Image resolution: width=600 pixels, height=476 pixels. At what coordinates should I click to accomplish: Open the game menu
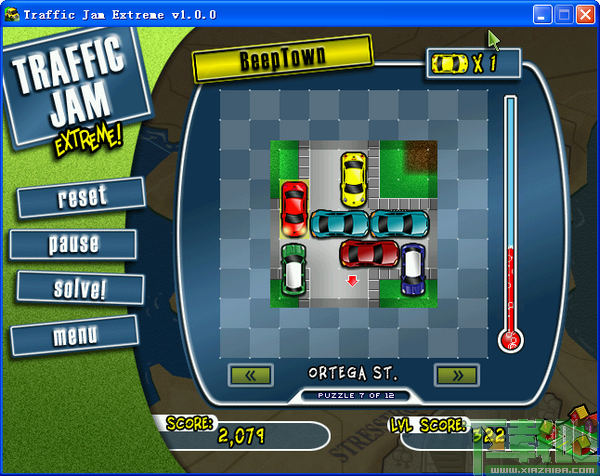[74, 335]
